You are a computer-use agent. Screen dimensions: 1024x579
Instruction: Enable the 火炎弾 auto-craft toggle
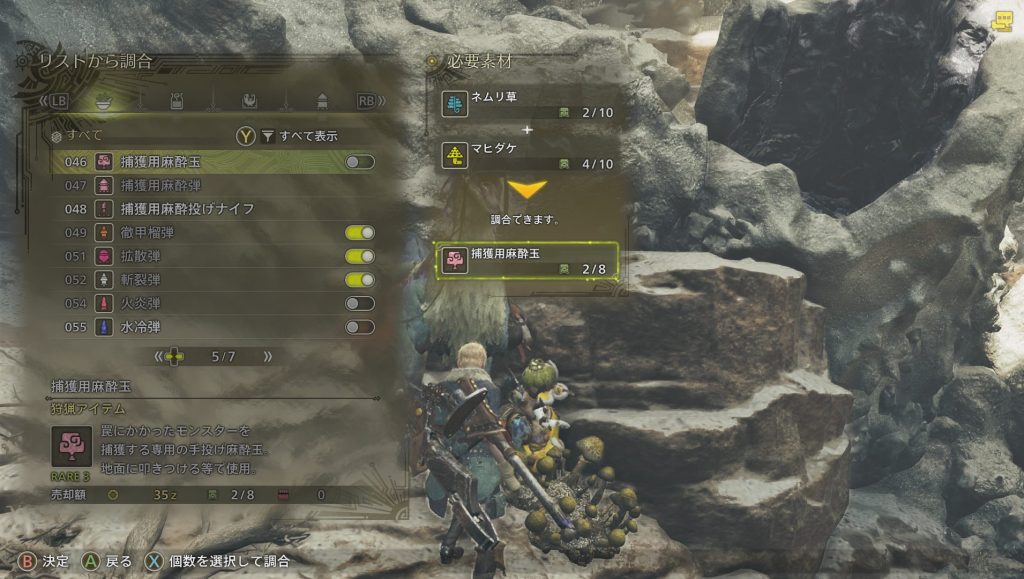point(359,303)
